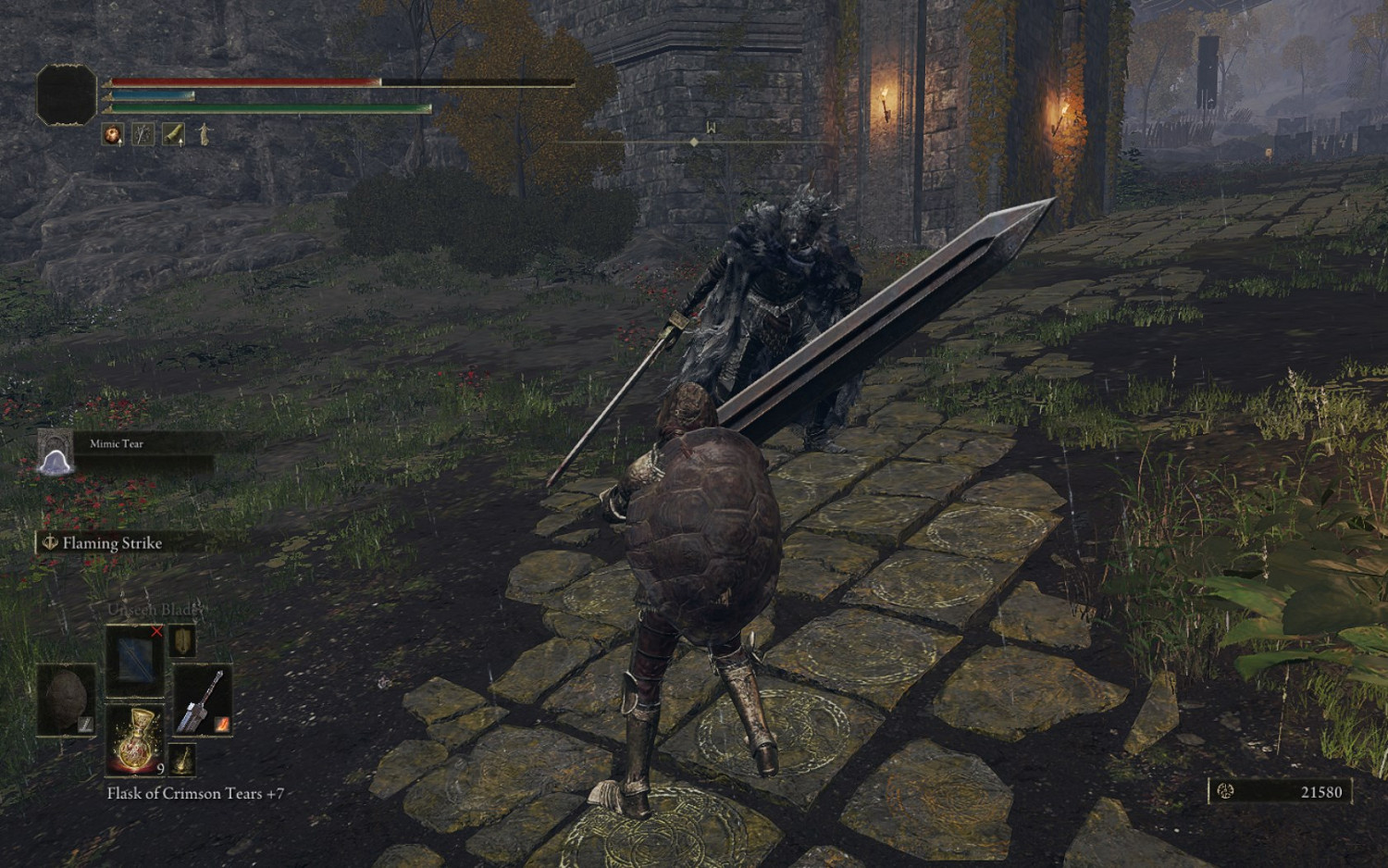Click the torch item in the lower pouch slot
Viewport: 1388px width, 868px height.
point(182,761)
